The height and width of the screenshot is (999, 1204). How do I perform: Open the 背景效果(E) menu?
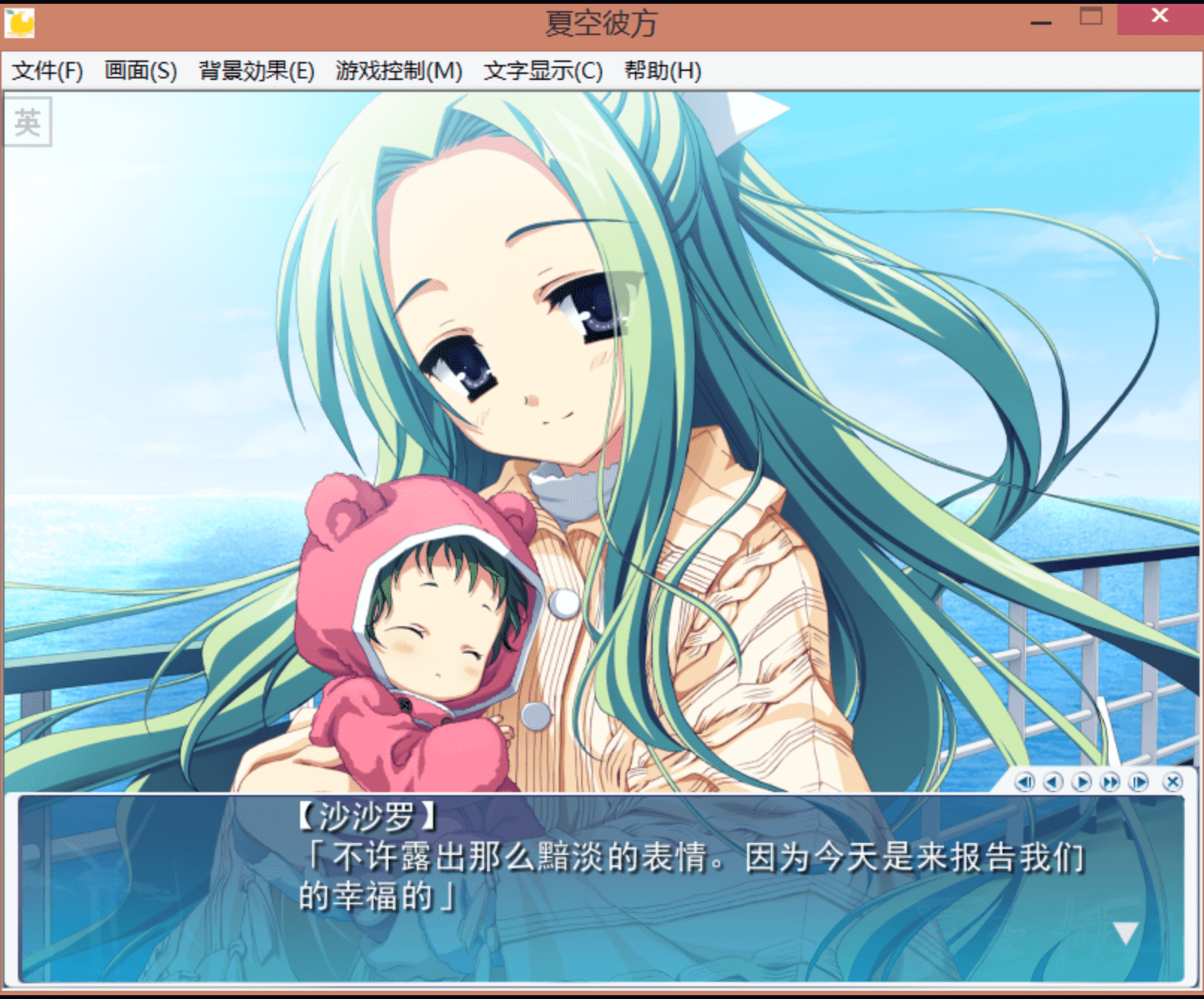pyautogui.click(x=256, y=71)
